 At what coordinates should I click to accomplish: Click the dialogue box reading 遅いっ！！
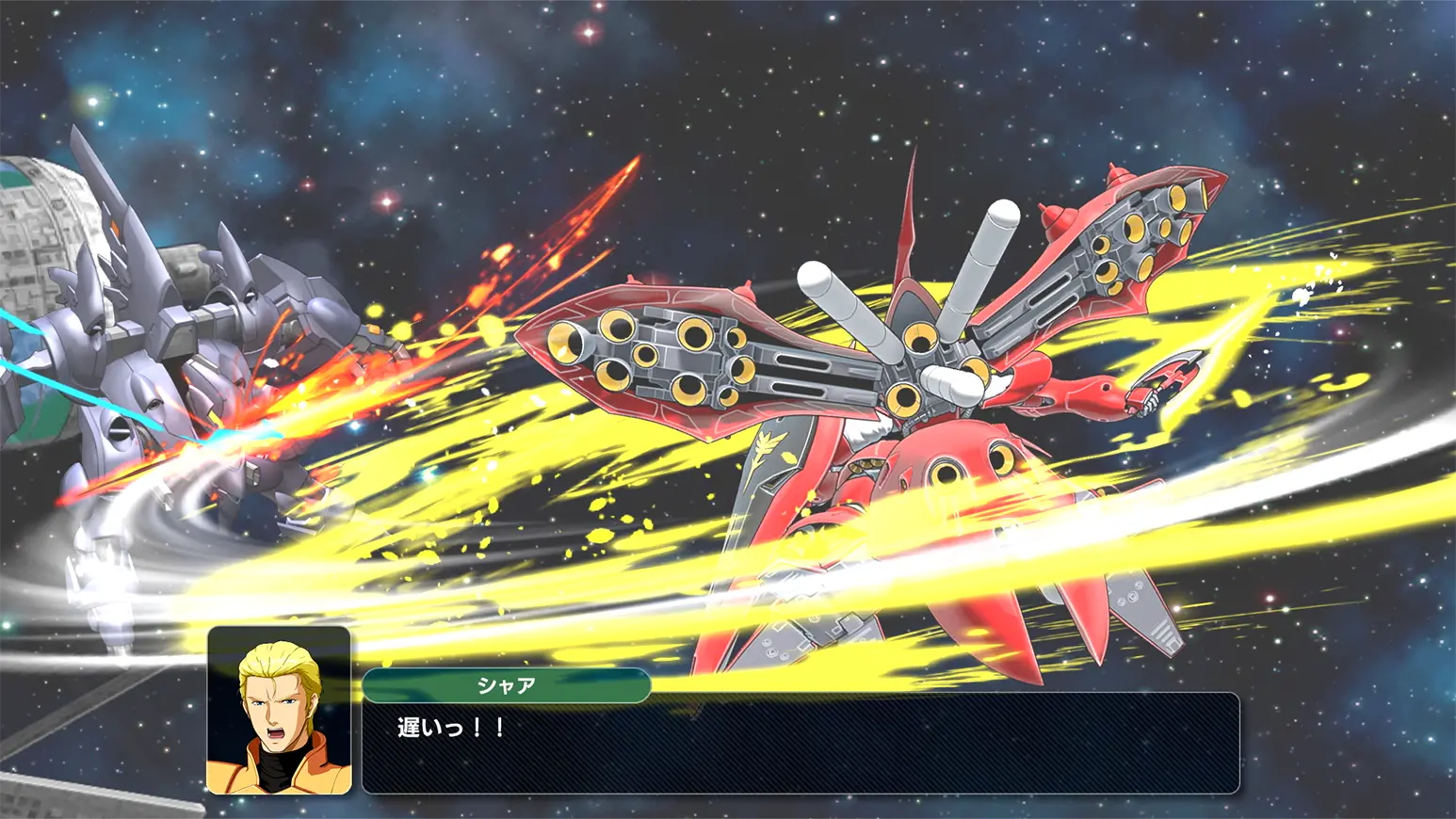point(801,744)
